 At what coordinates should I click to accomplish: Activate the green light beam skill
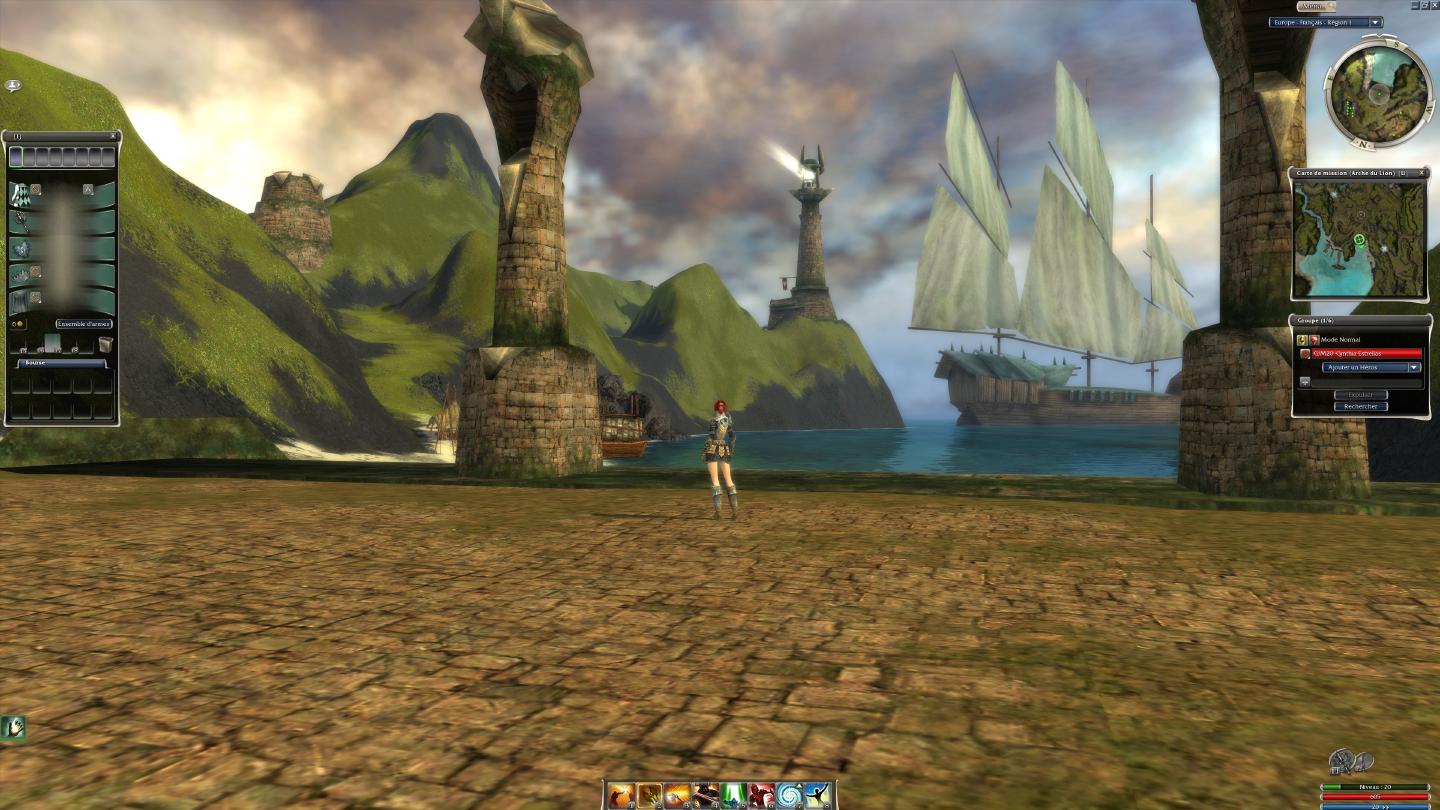(734, 795)
